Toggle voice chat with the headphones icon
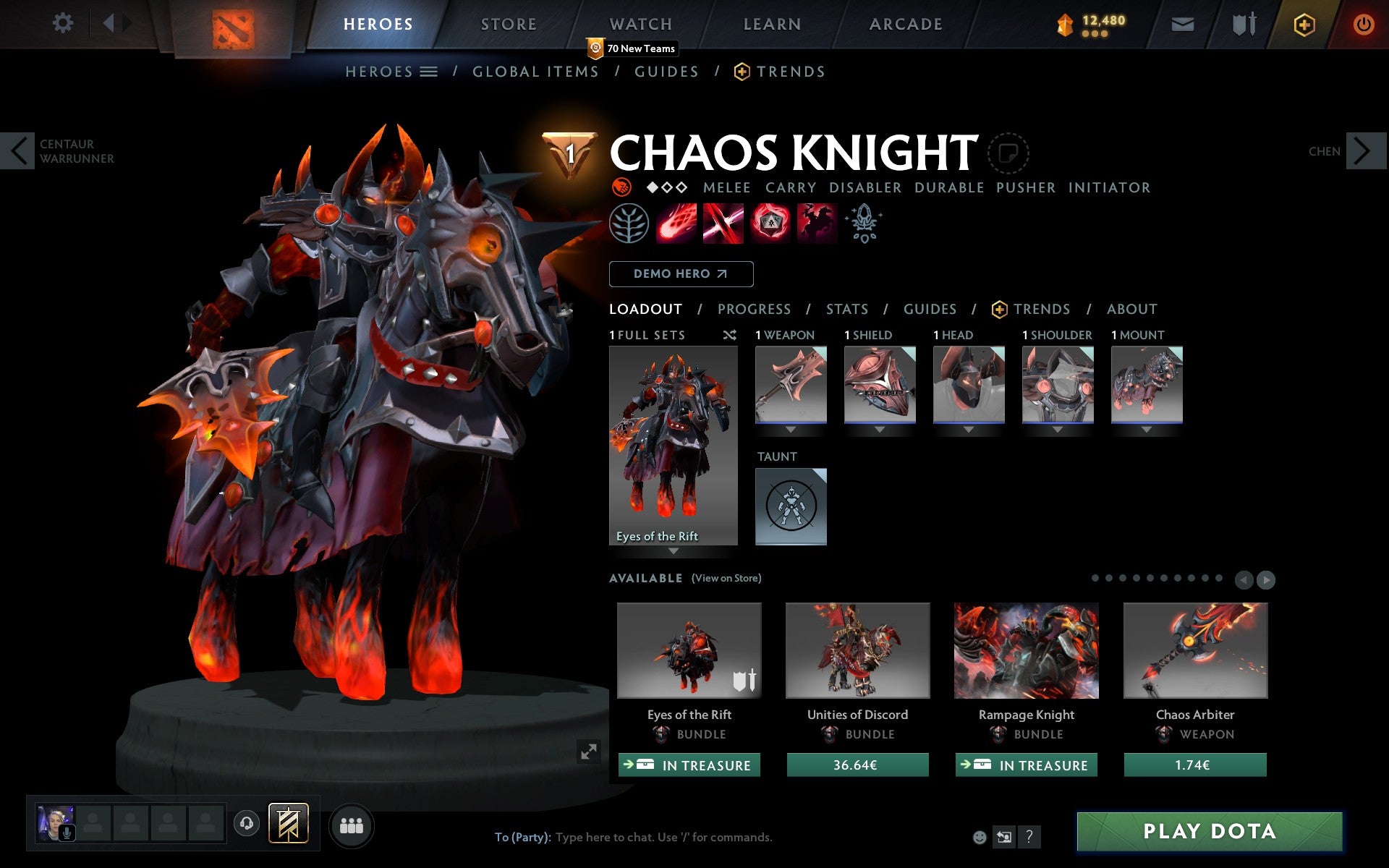 pyautogui.click(x=247, y=823)
